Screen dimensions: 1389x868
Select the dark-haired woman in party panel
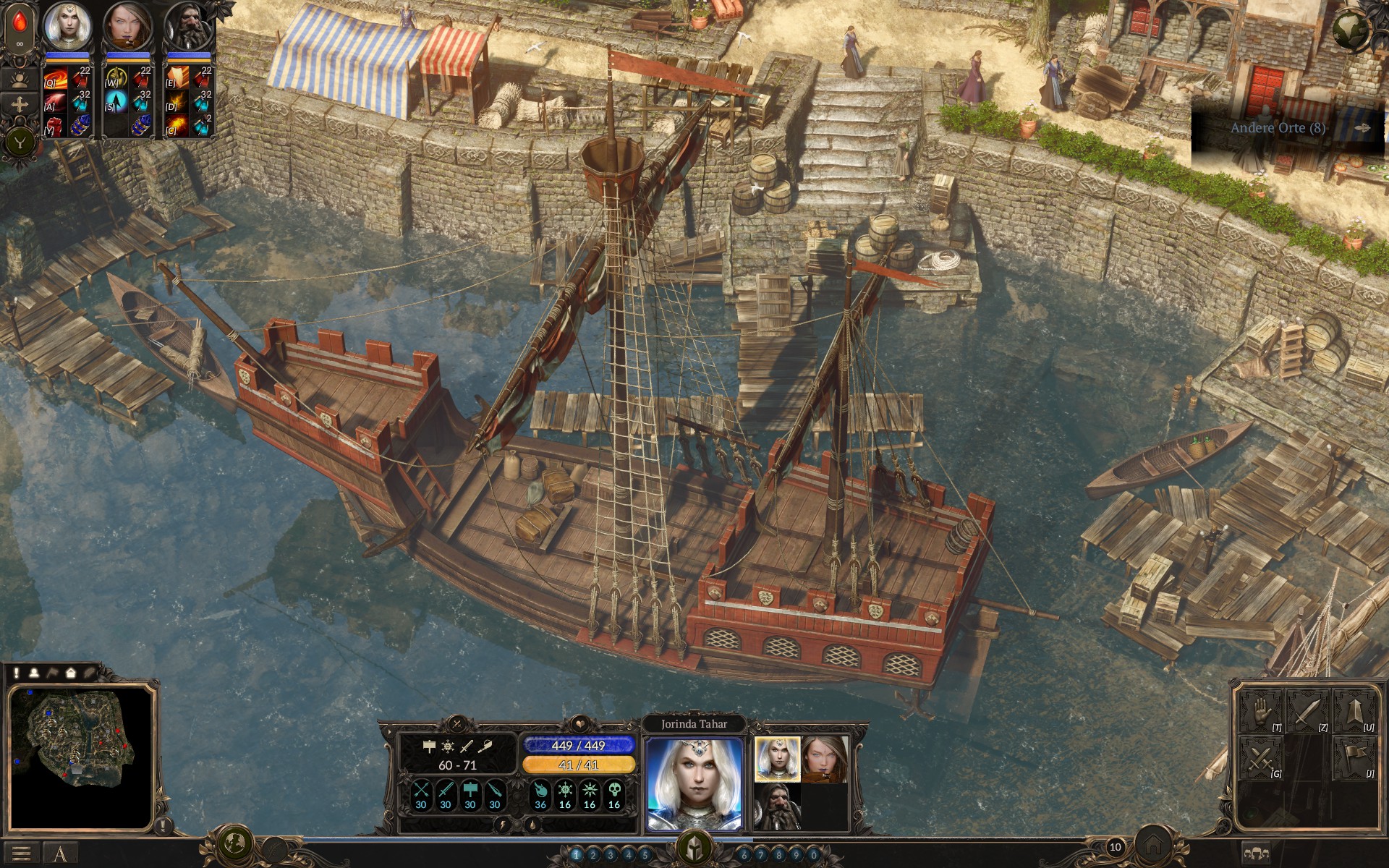824,759
